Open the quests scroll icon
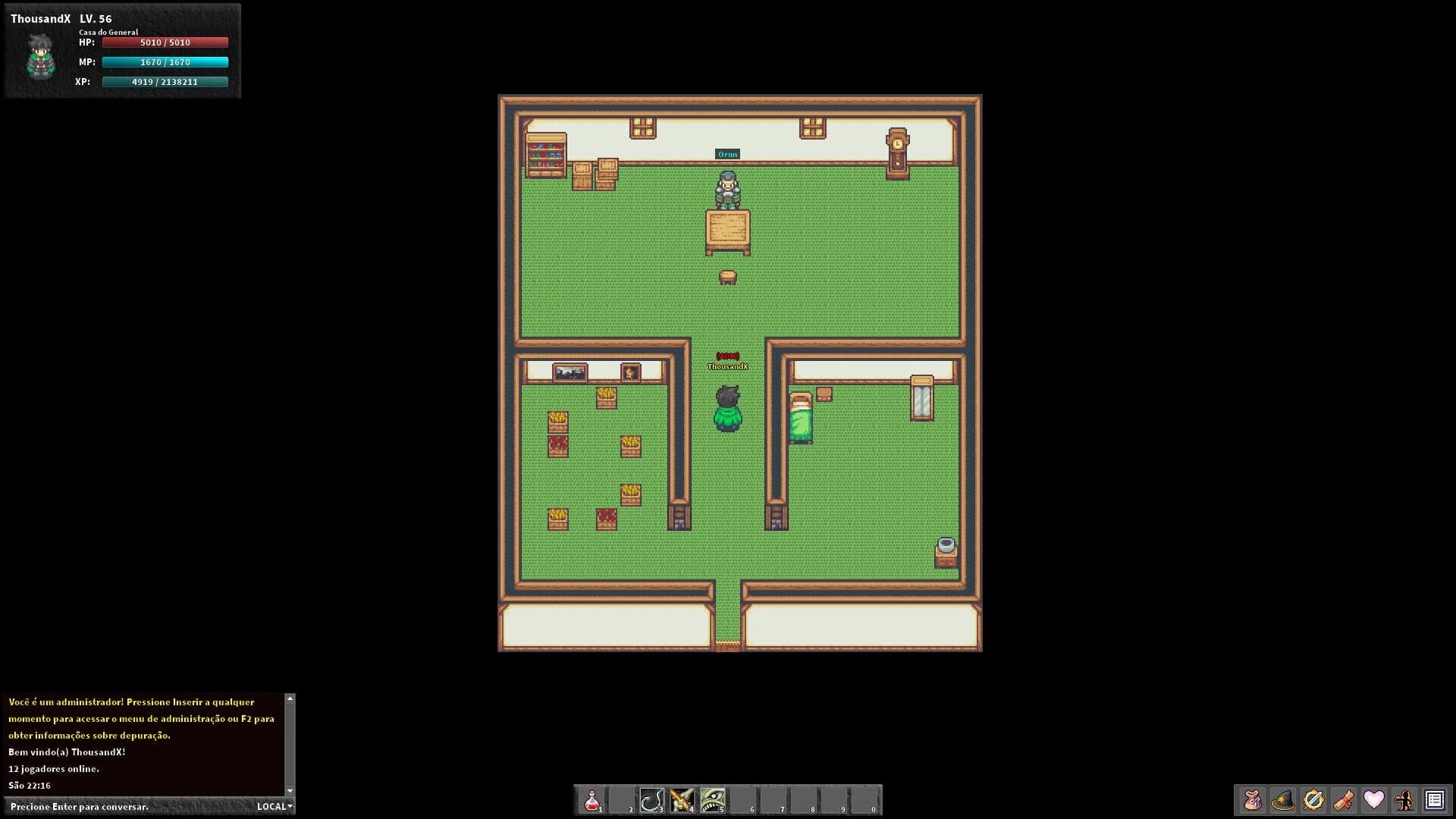The image size is (1456, 819). (1343, 799)
